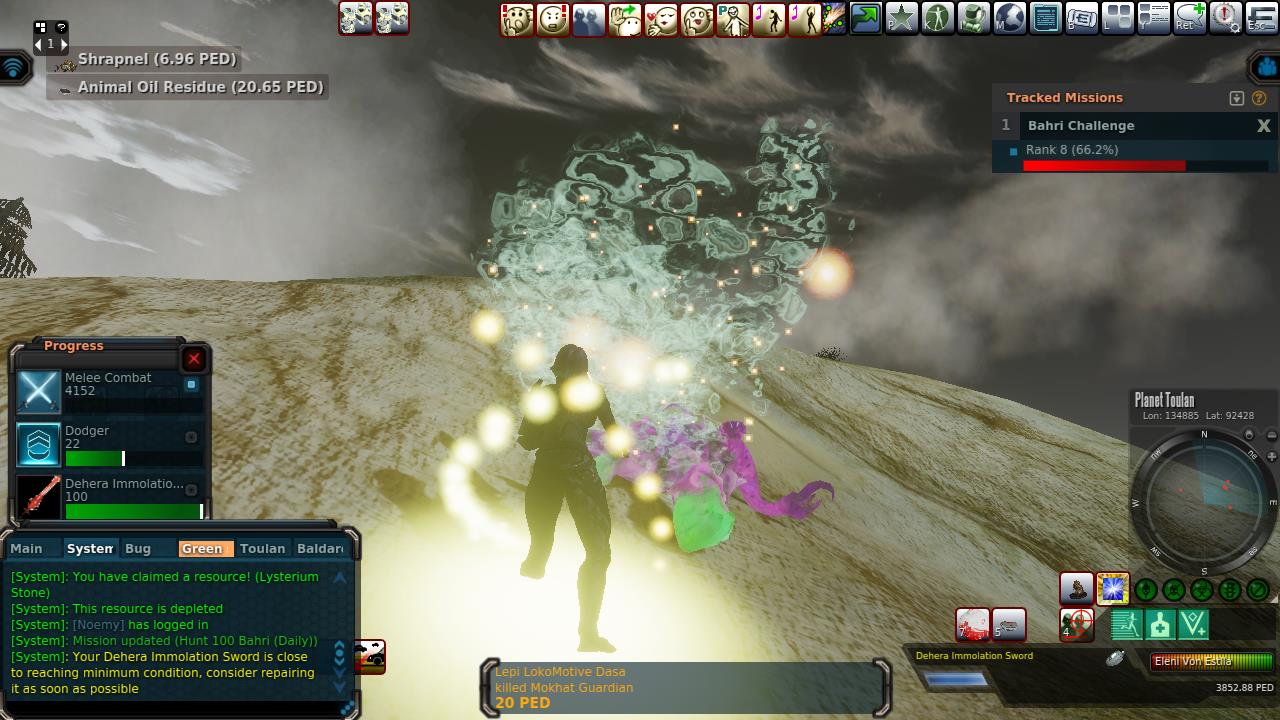The height and width of the screenshot is (720, 1280).
Task: Click the green star toolbar icon
Action: pyautogui.click(x=902, y=18)
